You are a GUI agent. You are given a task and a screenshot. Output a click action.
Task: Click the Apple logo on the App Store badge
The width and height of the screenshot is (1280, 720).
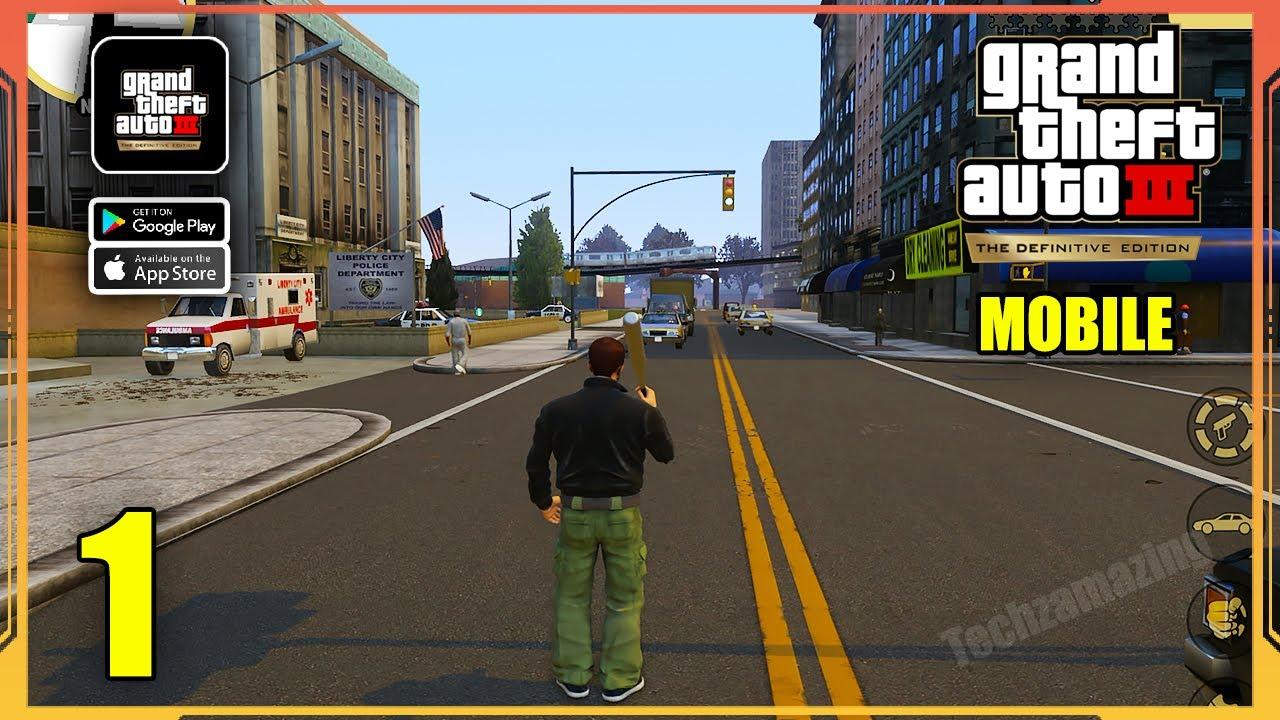[x=113, y=267]
